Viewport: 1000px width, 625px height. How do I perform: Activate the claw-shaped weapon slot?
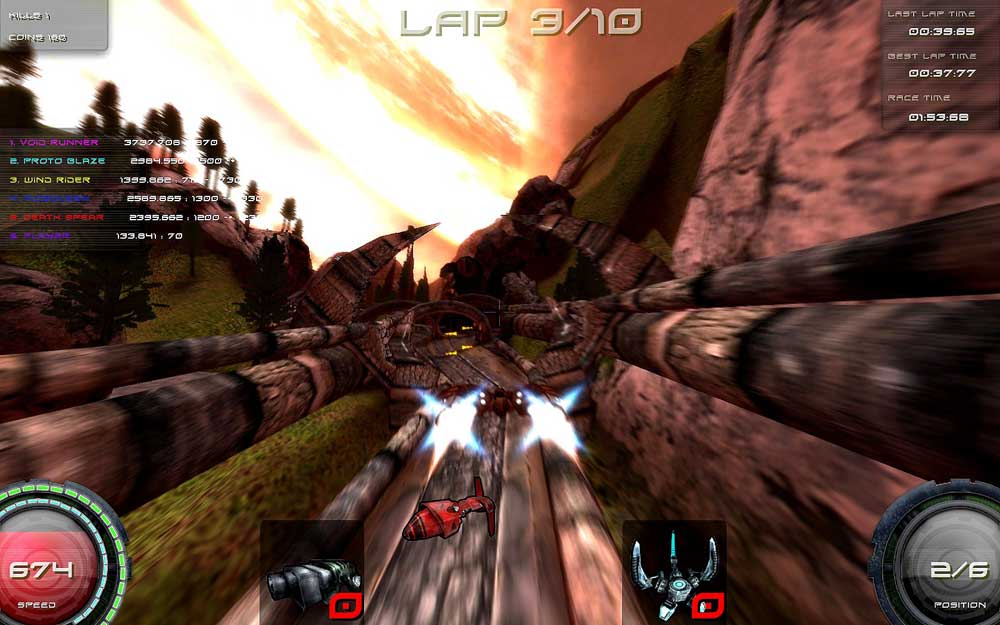(x=674, y=572)
